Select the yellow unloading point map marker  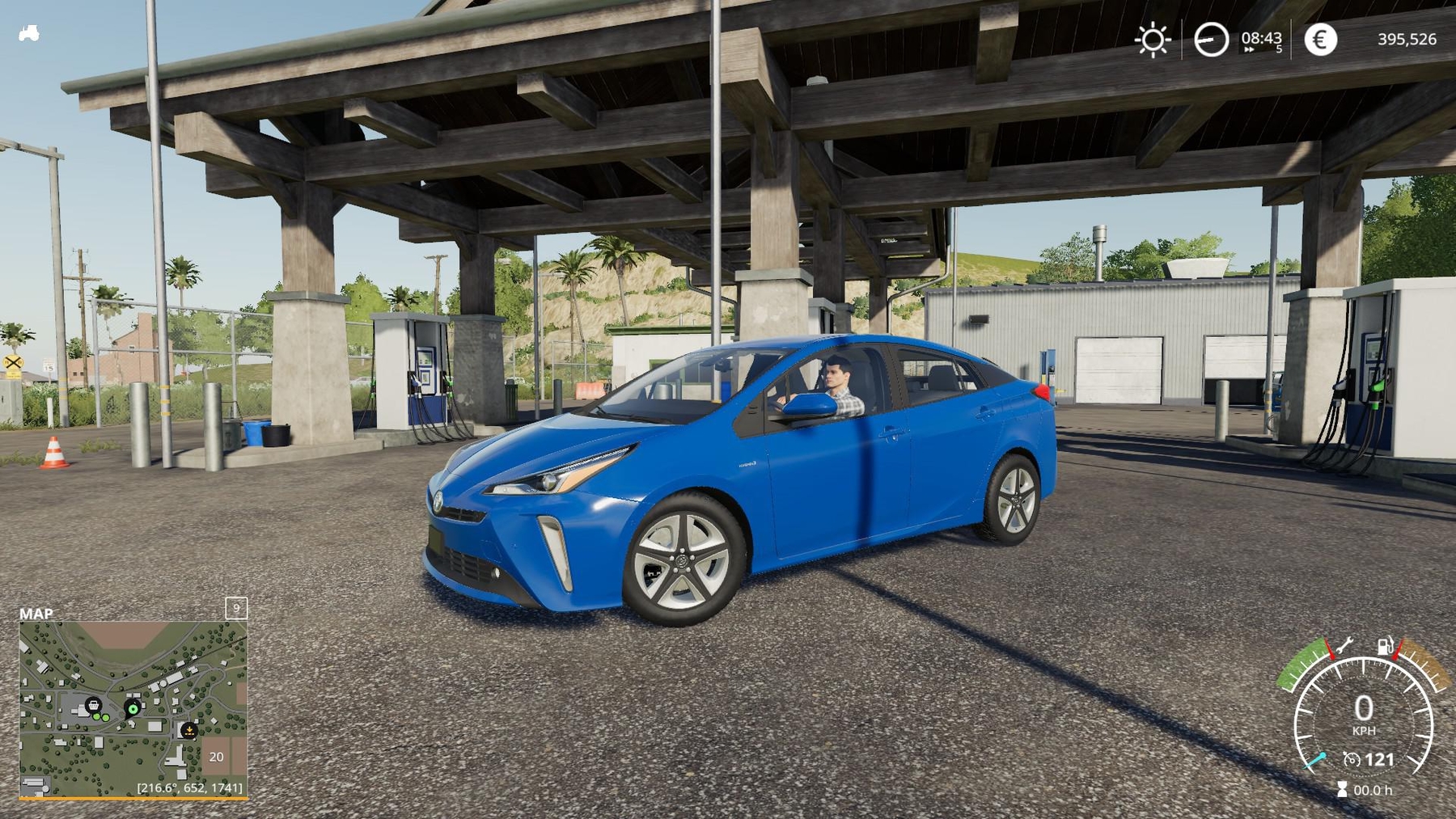[x=188, y=730]
